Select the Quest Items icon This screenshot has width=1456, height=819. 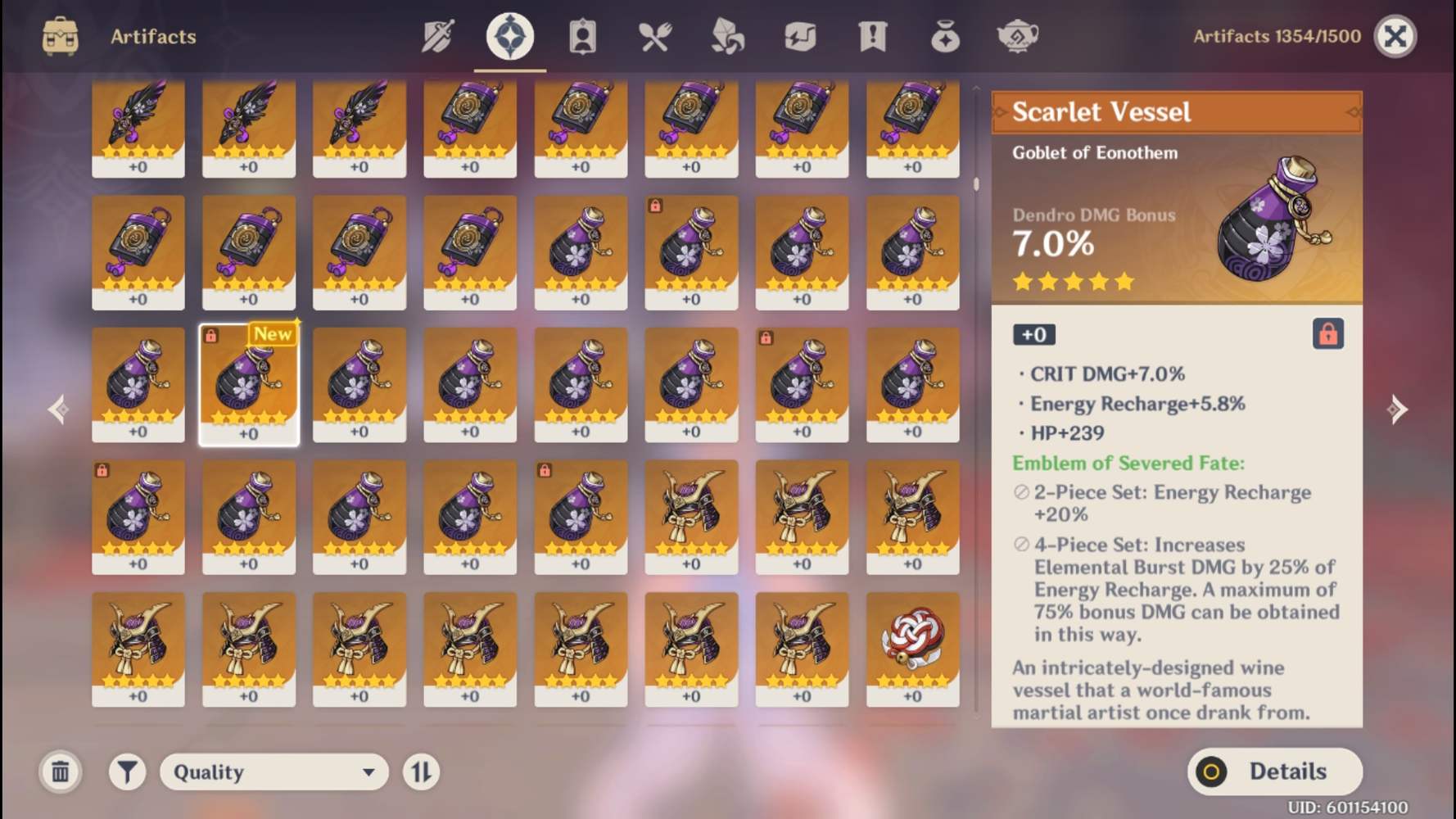pyautogui.click(x=873, y=36)
